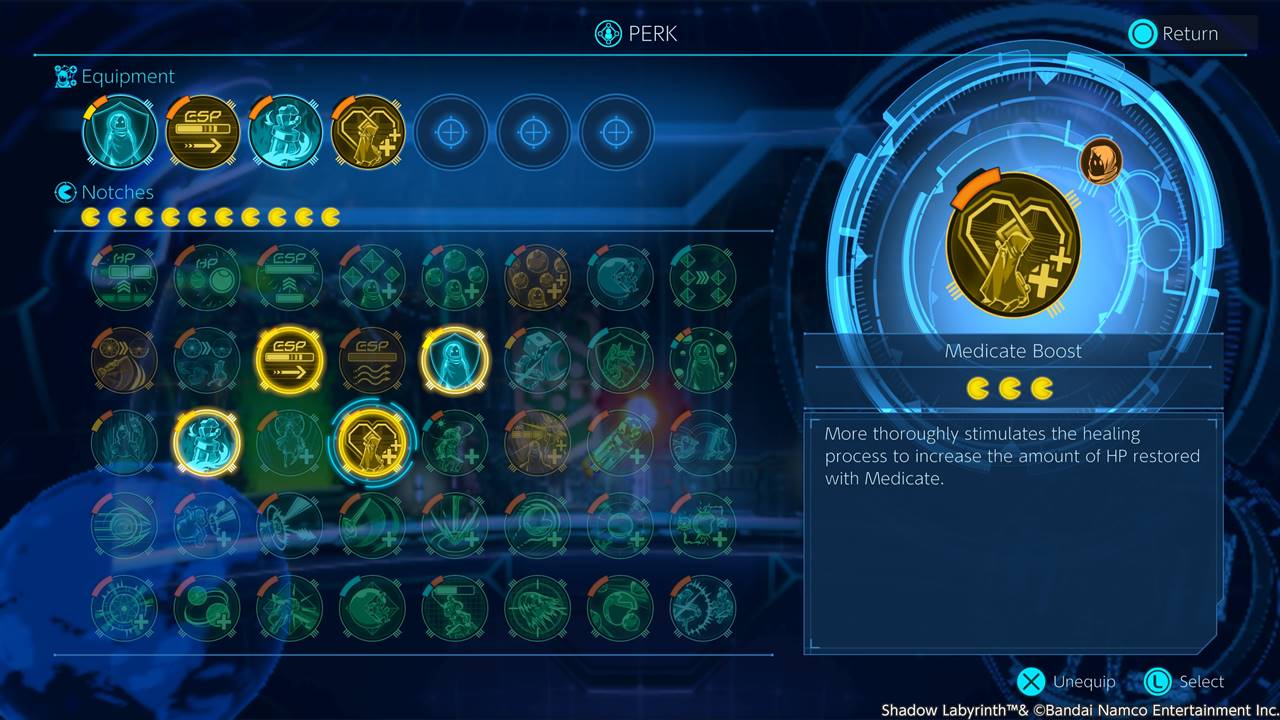Choose the ESP wavy arrows perk
The image size is (1280, 720).
(x=372, y=360)
